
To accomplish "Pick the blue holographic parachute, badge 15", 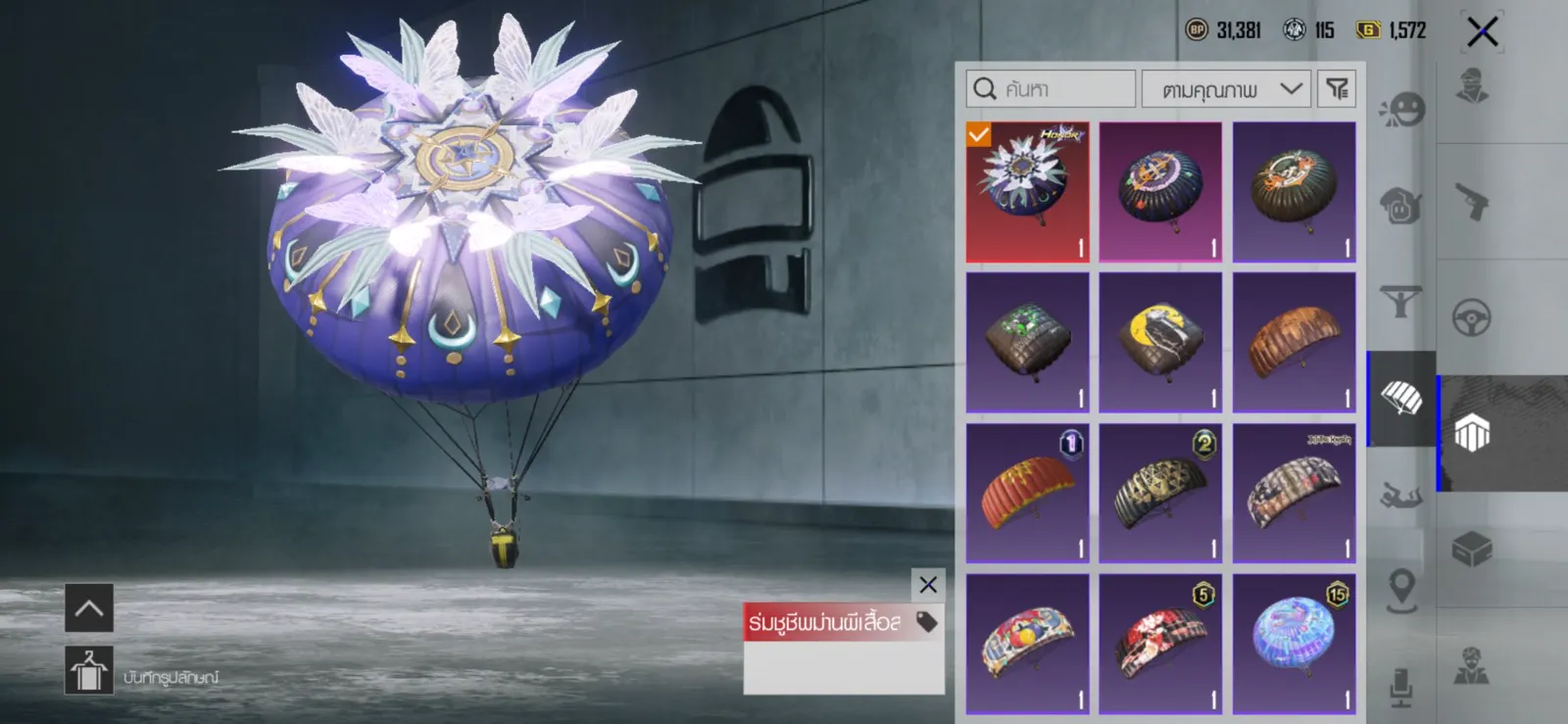I will click(x=1294, y=644).
